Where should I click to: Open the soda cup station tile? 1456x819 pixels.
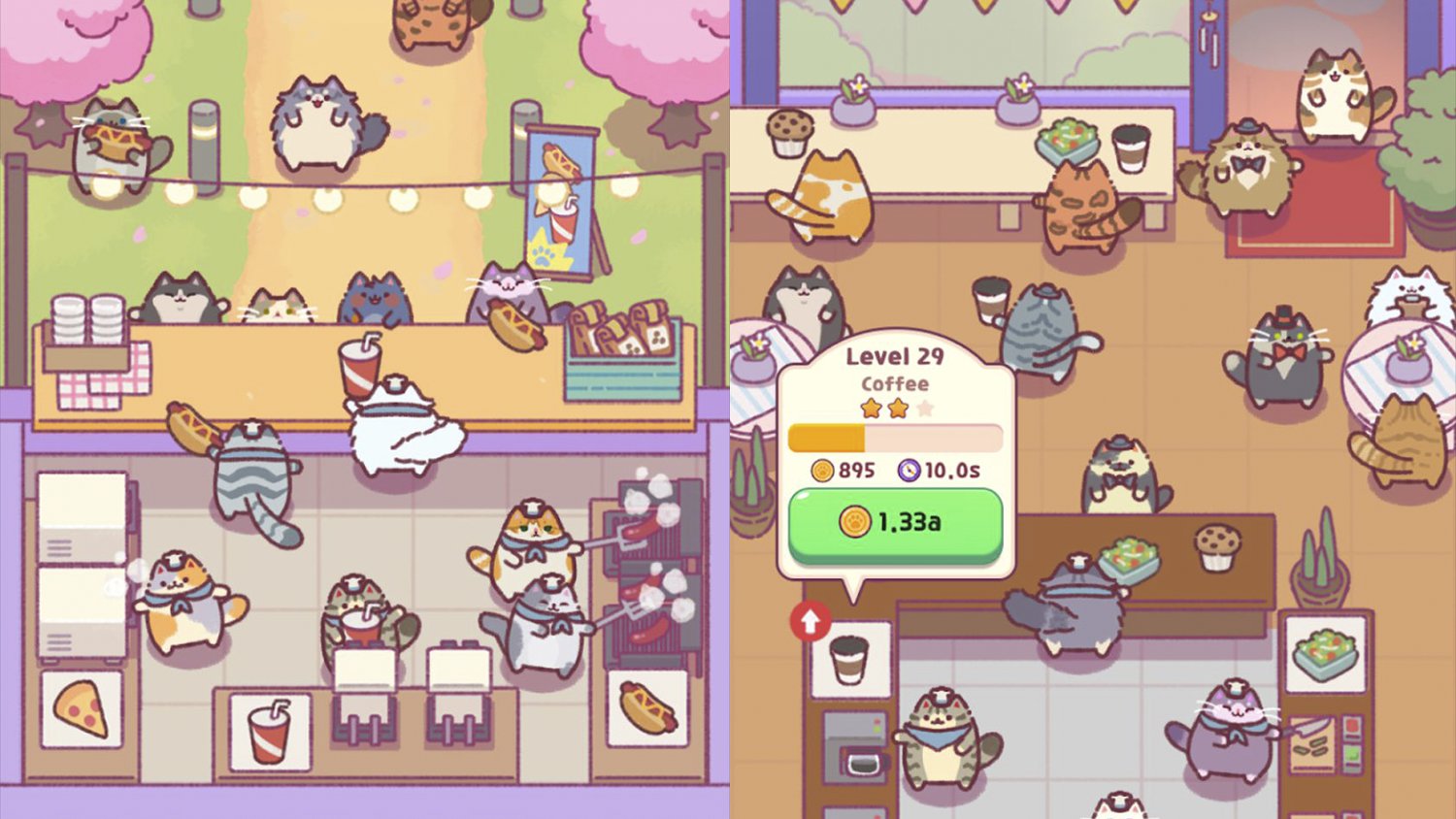coord(270,731)
